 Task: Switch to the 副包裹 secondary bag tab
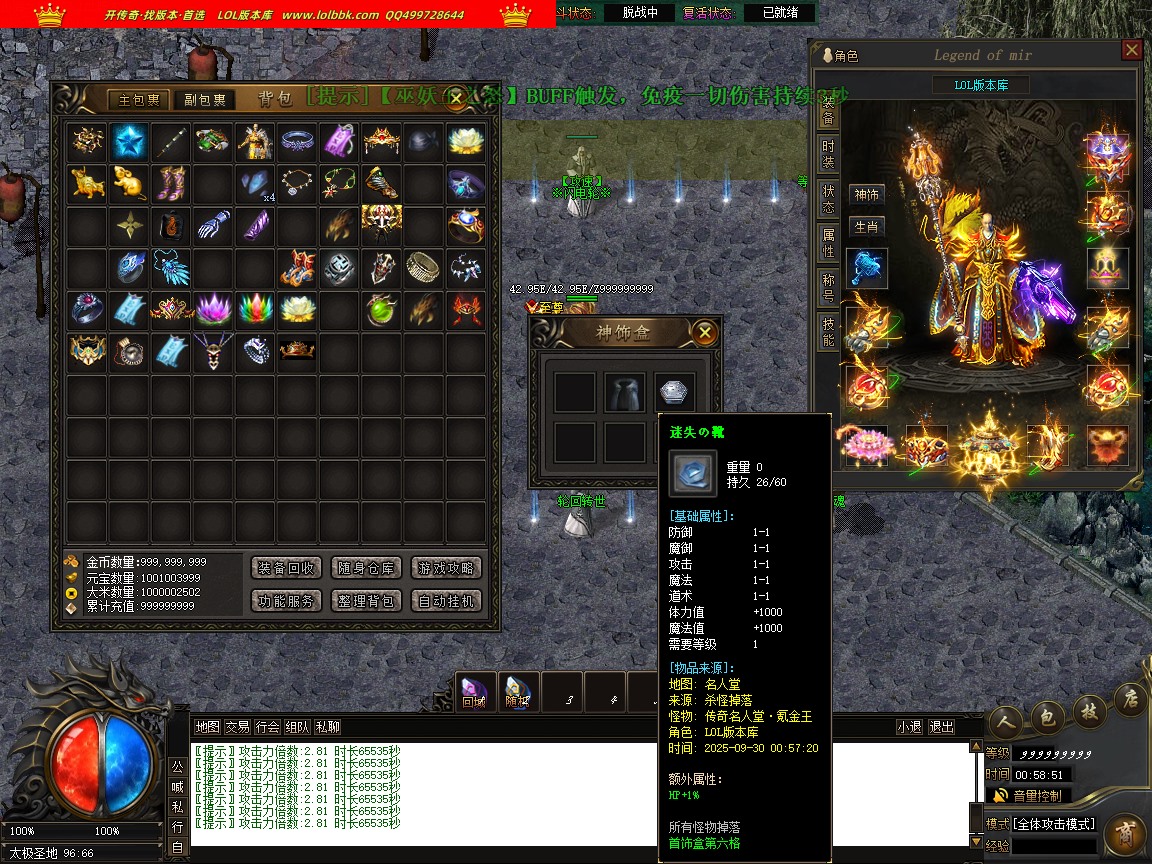tap(205, 100)
